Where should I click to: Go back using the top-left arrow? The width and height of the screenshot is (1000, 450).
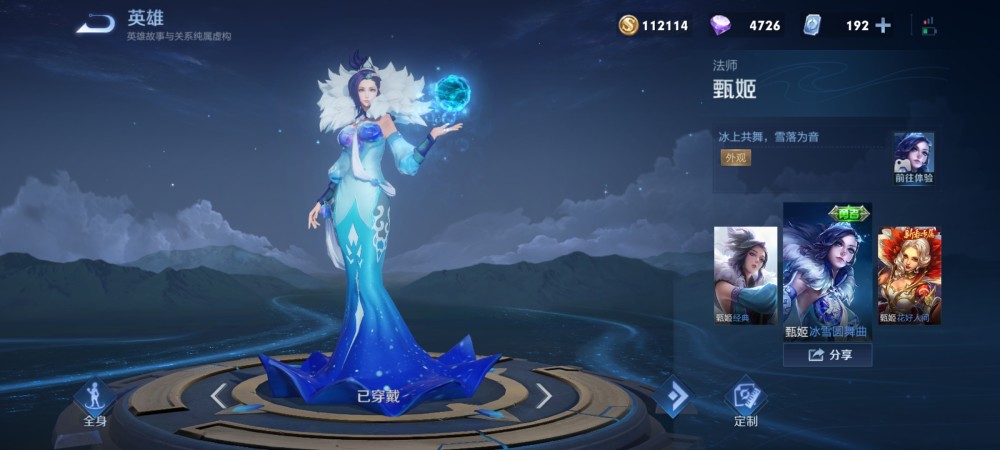point(96,24)
